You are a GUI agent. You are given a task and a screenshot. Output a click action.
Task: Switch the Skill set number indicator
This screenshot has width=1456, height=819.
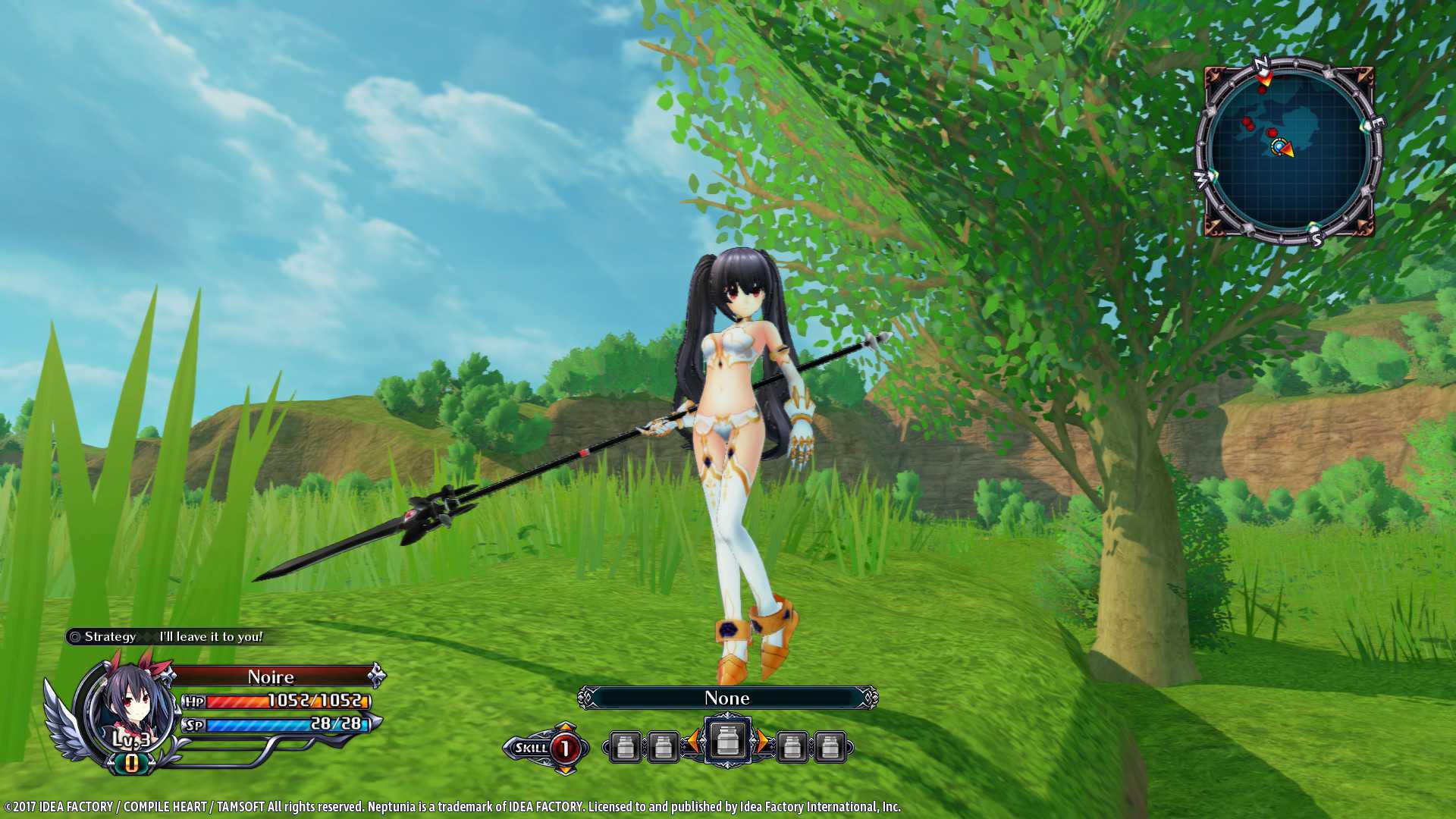(564, 748)
